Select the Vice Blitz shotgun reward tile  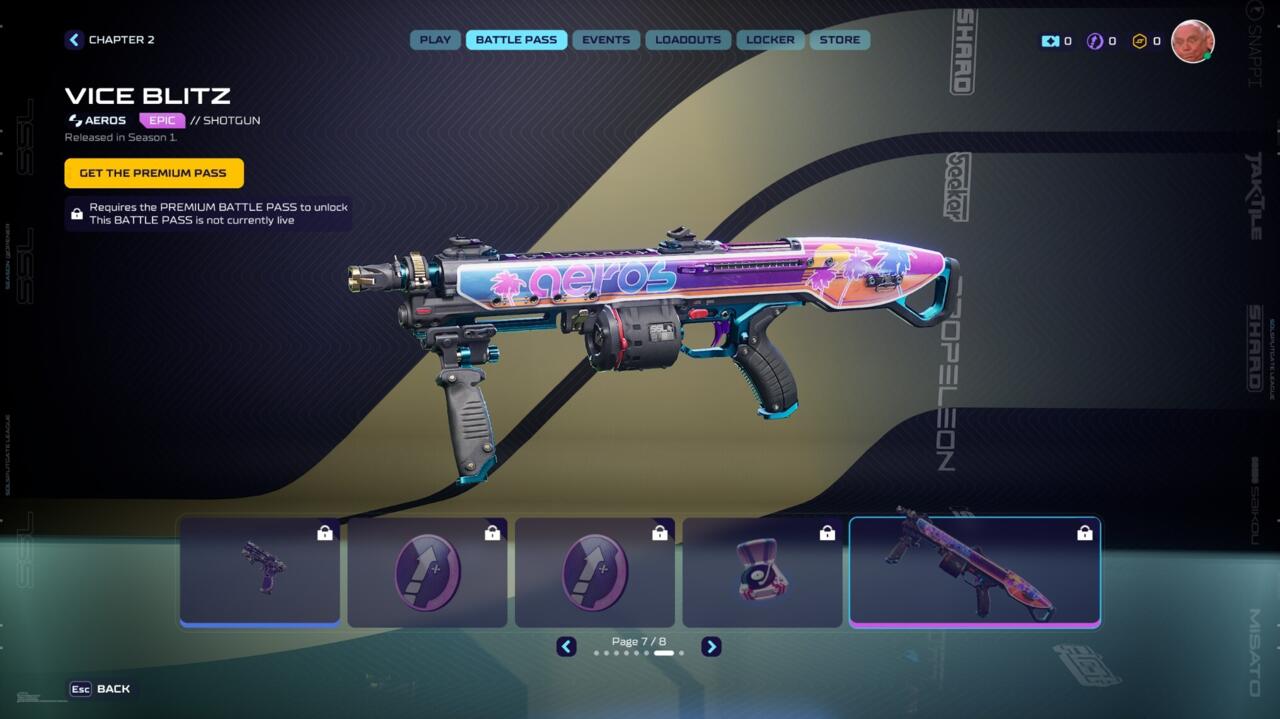[x=974, y=572]
